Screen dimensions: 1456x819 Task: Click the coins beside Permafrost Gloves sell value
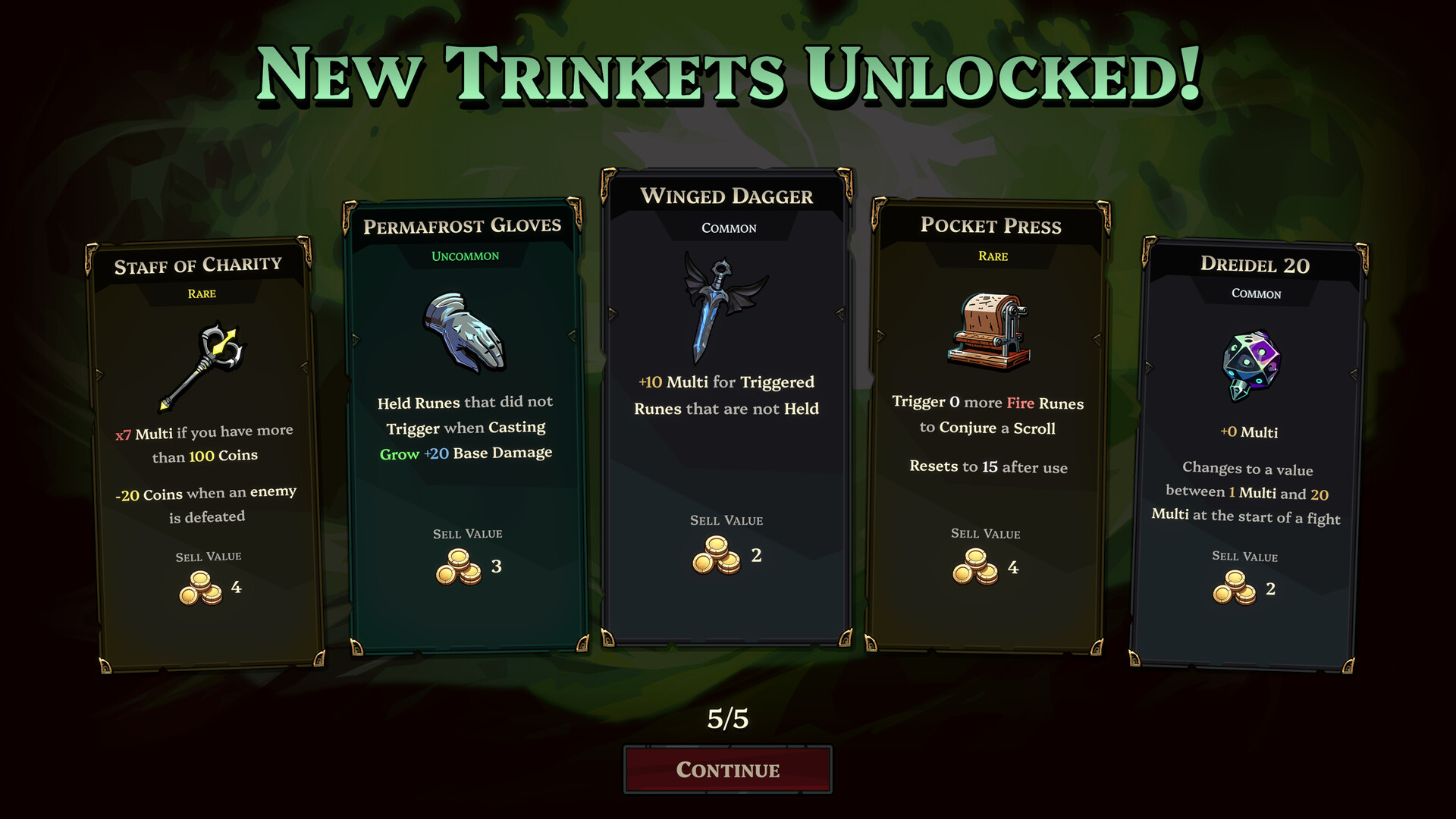pyautogui.click(x=457, y=567)
